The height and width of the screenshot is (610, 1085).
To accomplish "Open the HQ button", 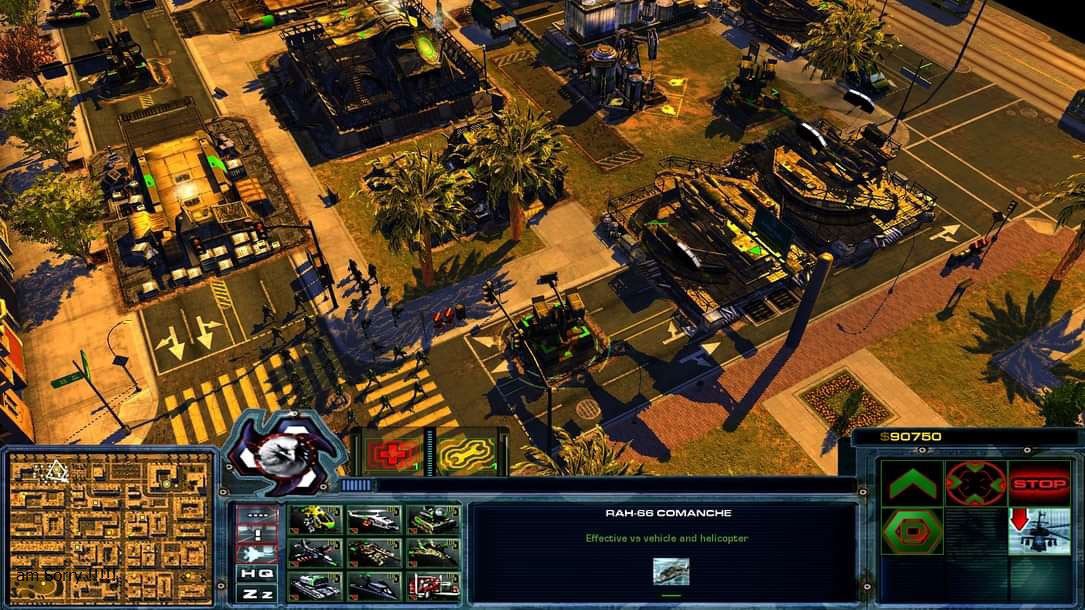I will pyautogui.click(x=255, y=573).
